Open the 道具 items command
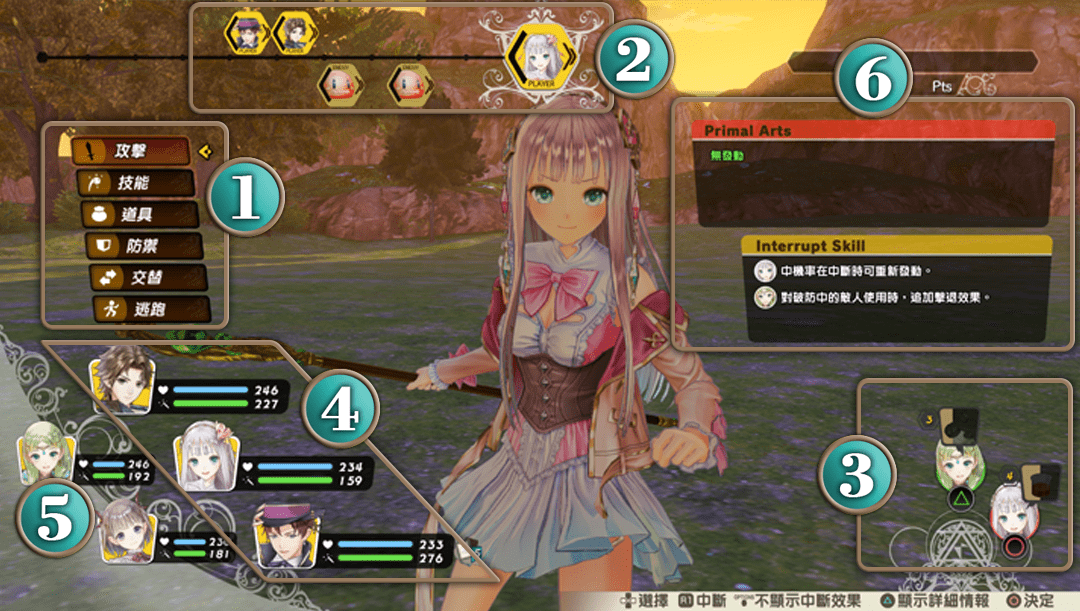1080x611 pixels. pos(140,214)
